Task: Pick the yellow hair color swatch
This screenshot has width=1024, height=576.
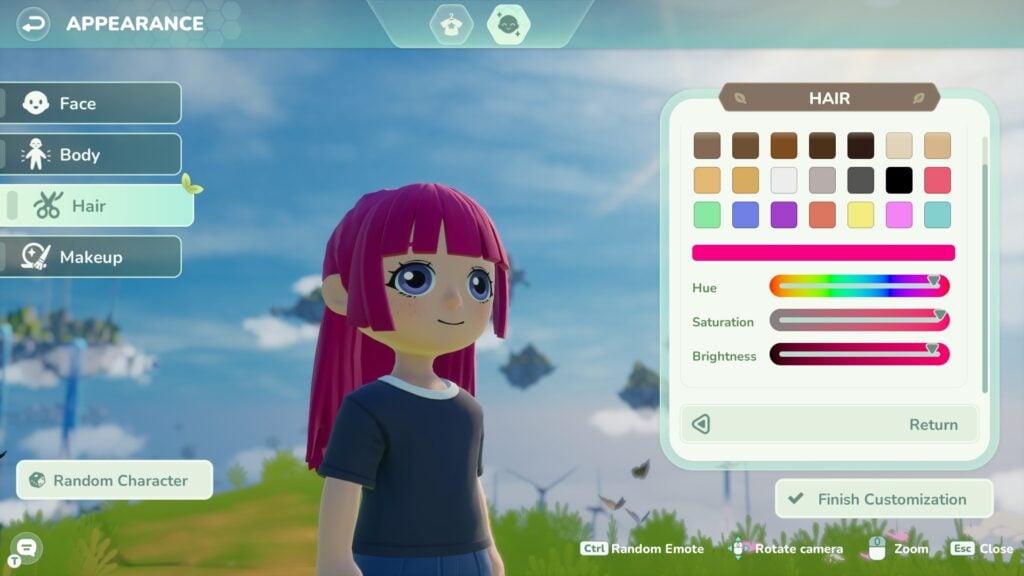Action: pyautogui.click(x=861, y=215)
